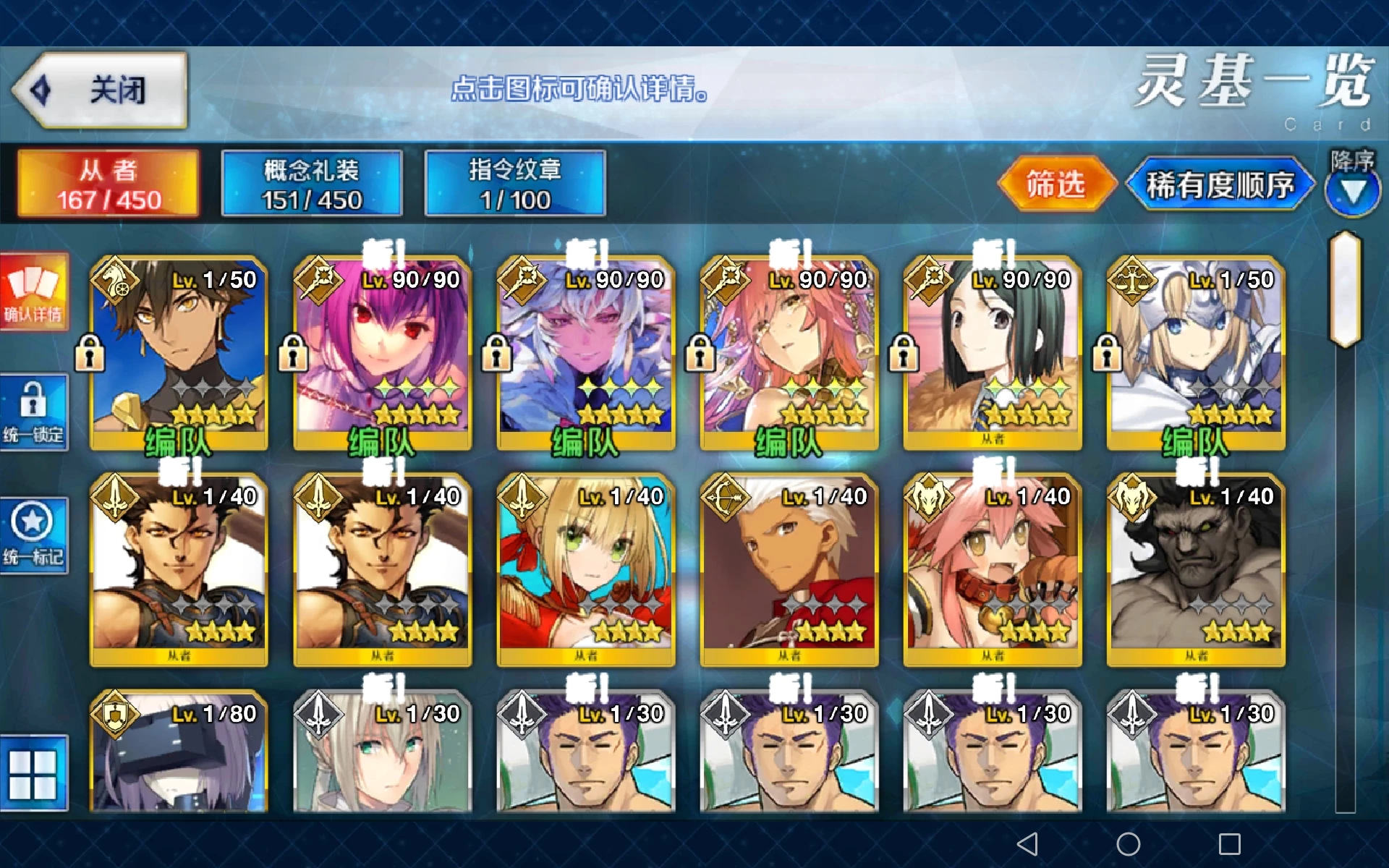1389x868 pixels.
Task: Open the 概念礼装 craft essence tab
Action: coord(312,184)
